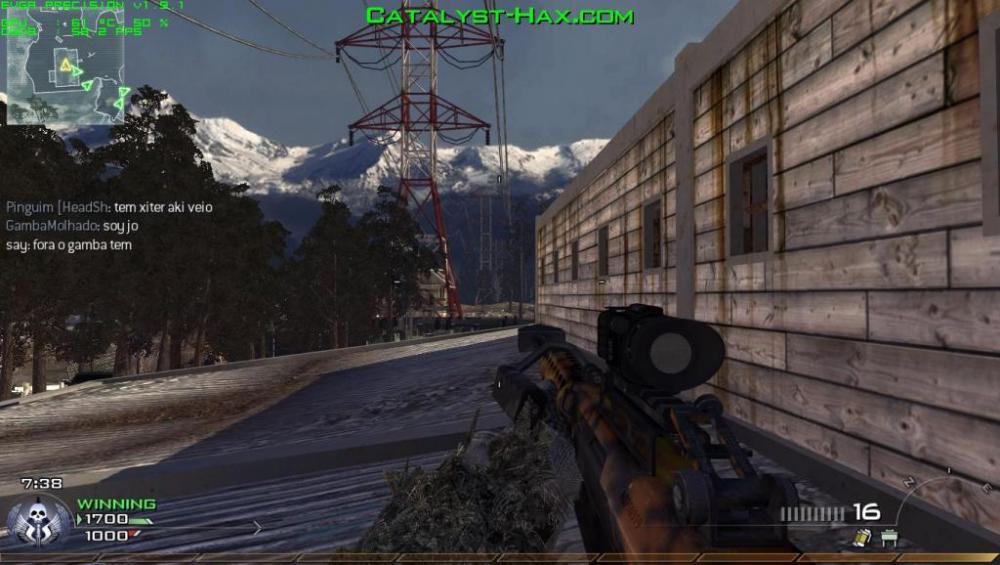Click the Catalyst-Hax.com overlay watermark
The image size is (1000, 565).
tap(499, 16)
